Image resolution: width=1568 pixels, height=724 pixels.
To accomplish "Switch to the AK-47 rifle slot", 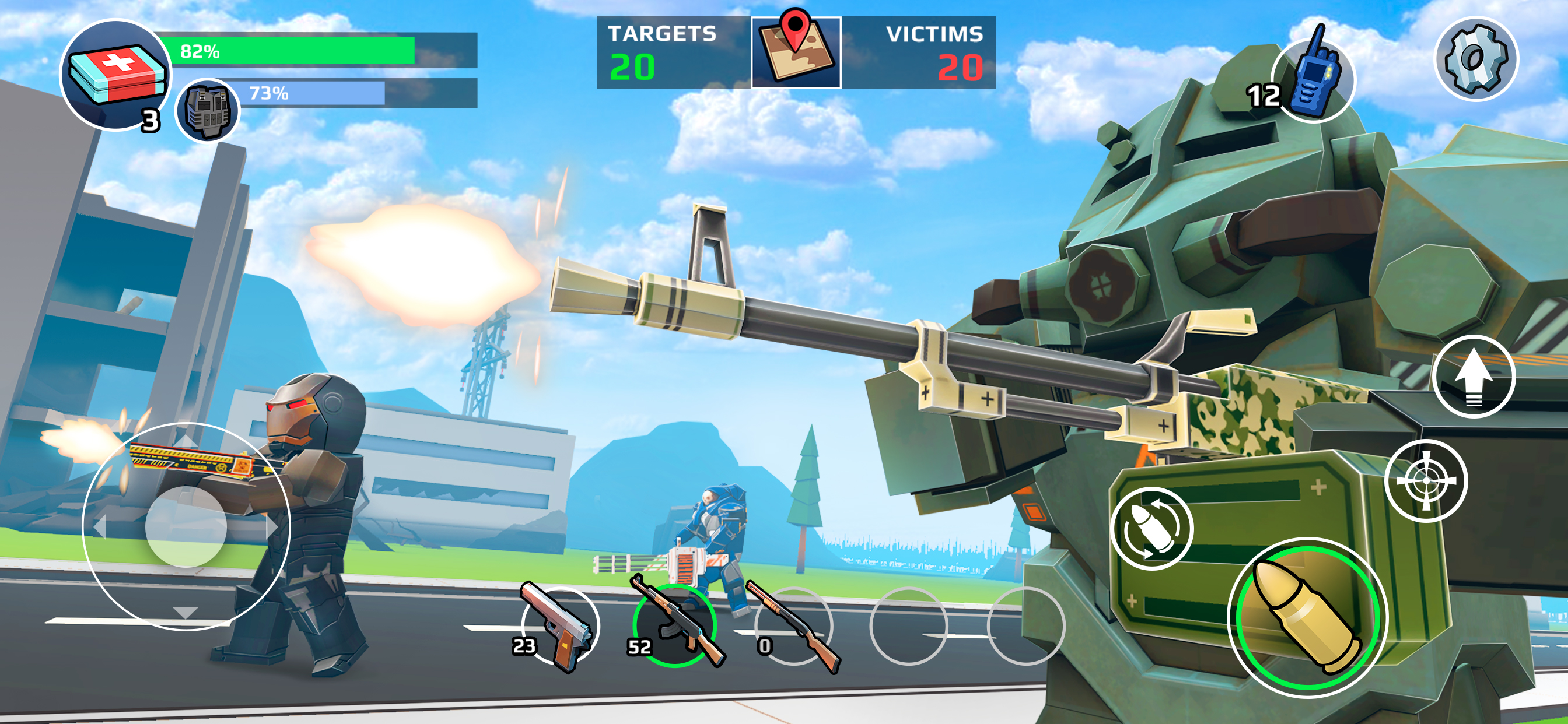I will pyautogui.click(x=674, y=625).
